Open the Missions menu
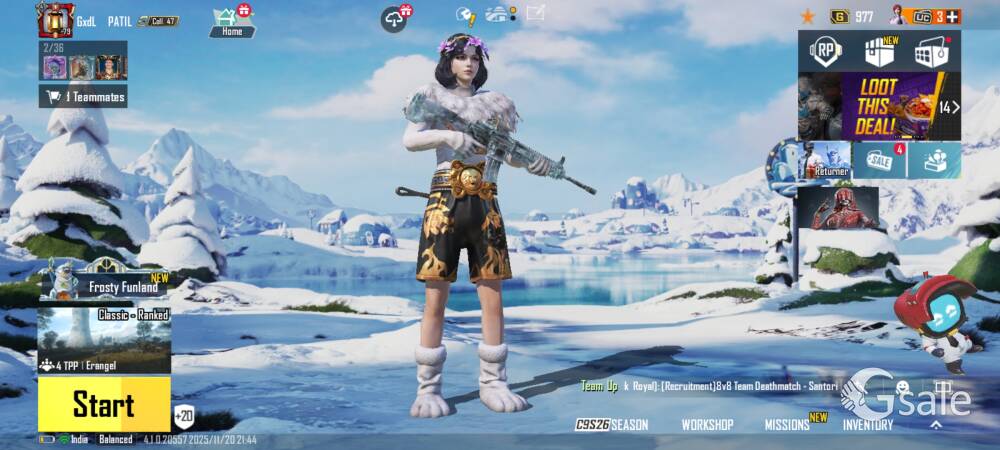Image resolution: width=1000 pixels, height=450 pixels. coord(788,425)
